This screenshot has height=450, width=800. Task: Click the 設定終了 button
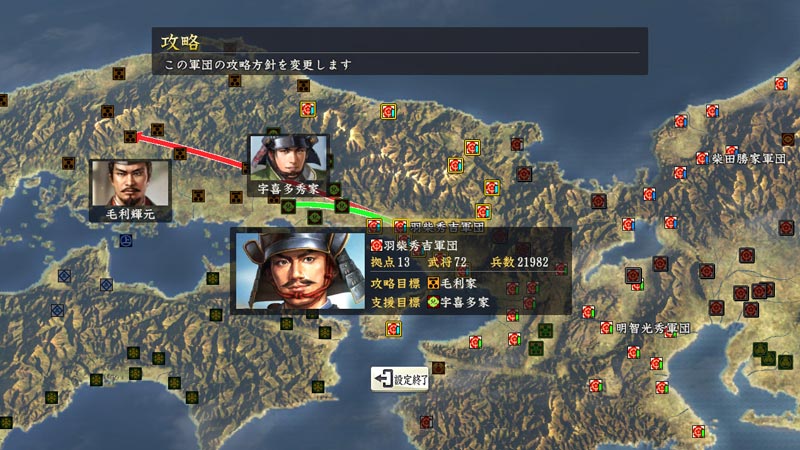pos(401,379)
